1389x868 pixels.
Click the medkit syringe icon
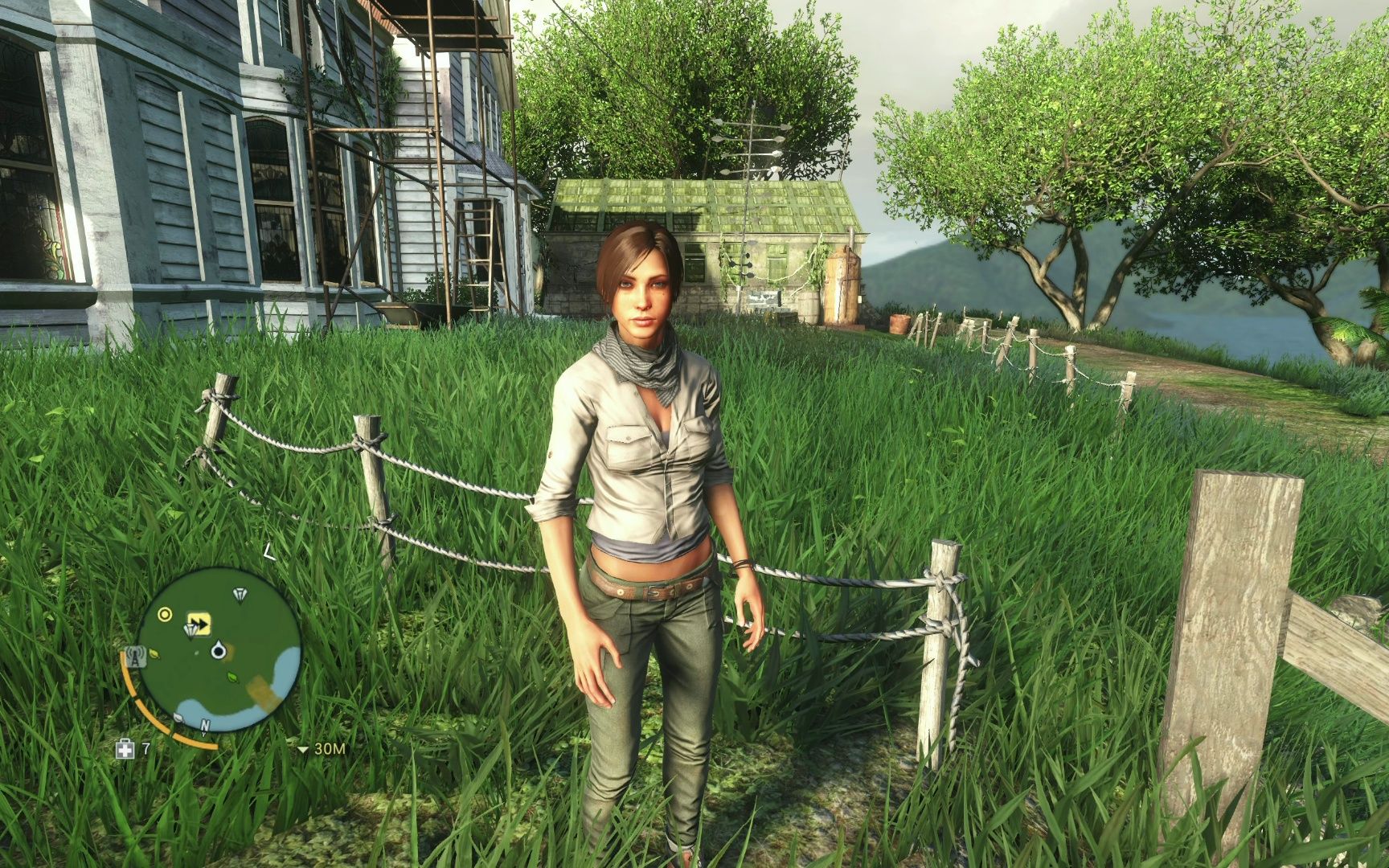[x=125, y=749]
